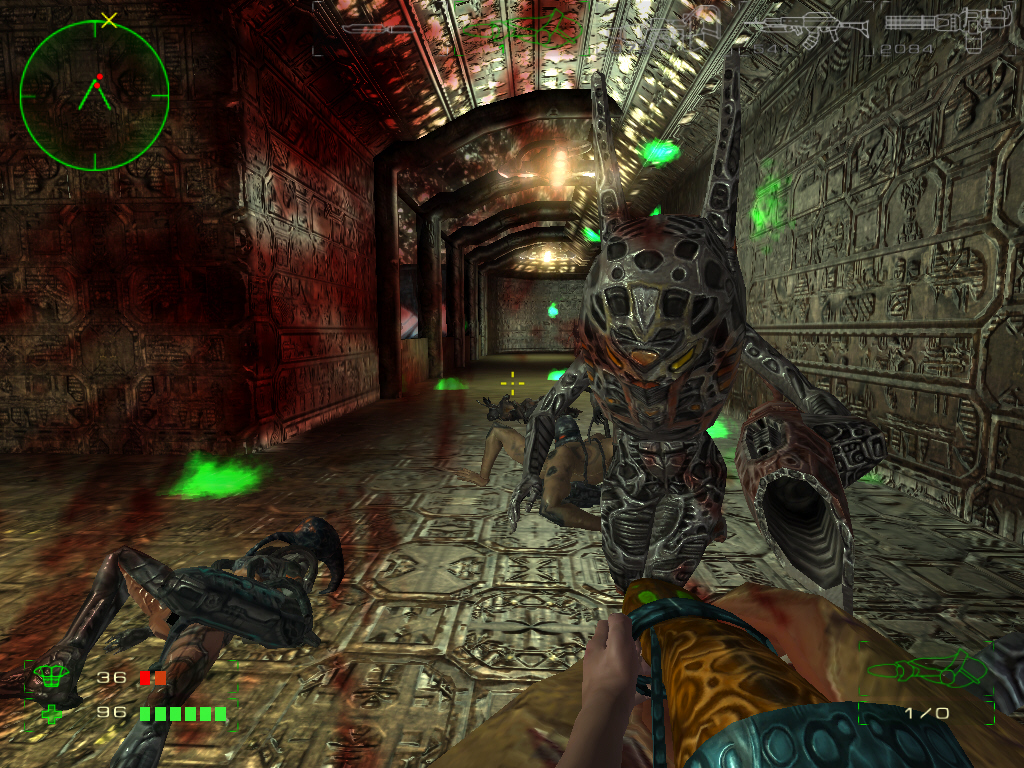
Task: Click the green health cross icon
Action: pos(48,714)
